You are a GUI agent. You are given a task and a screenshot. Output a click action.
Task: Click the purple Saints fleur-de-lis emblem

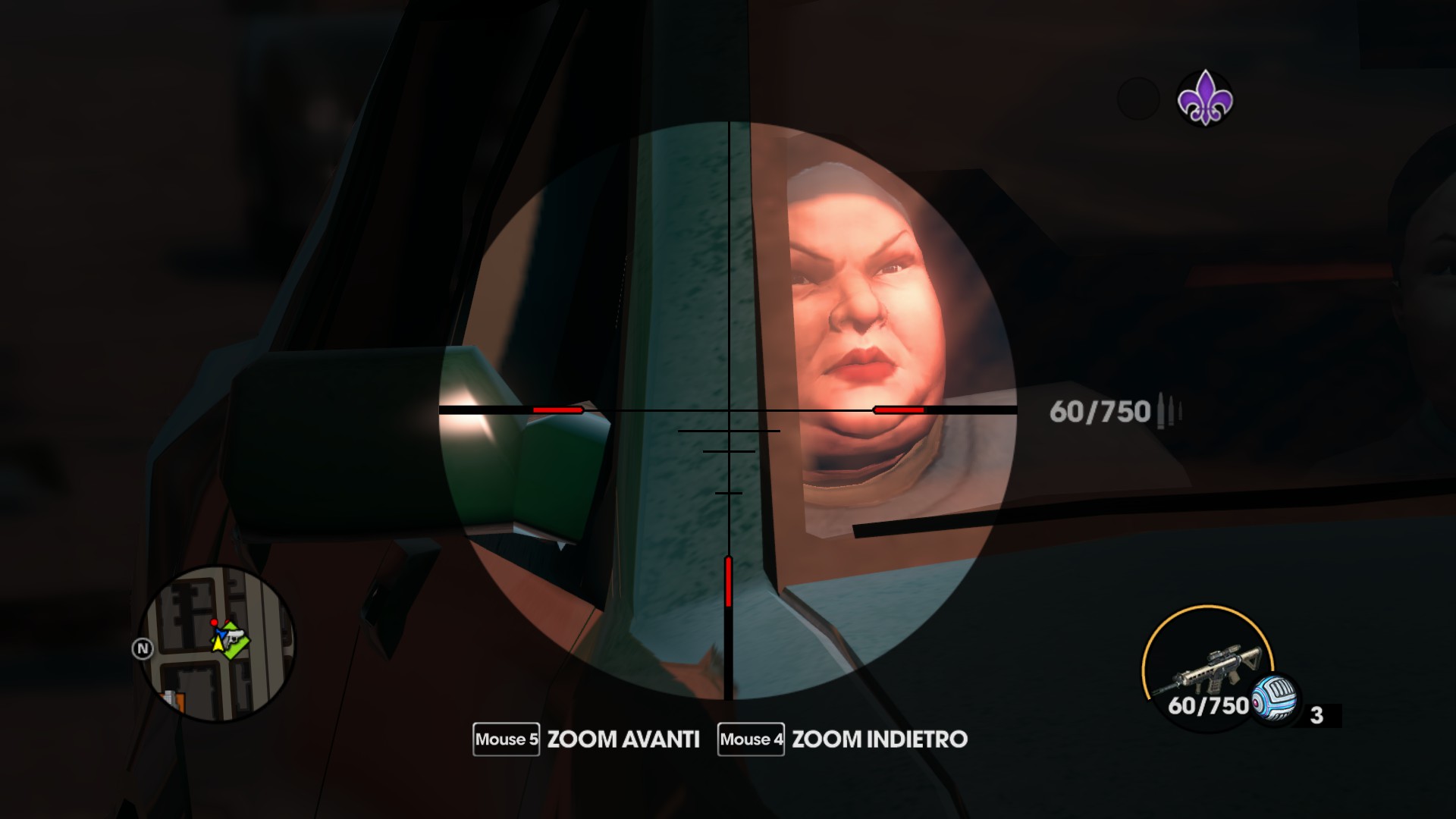[x=1205, y=99]
